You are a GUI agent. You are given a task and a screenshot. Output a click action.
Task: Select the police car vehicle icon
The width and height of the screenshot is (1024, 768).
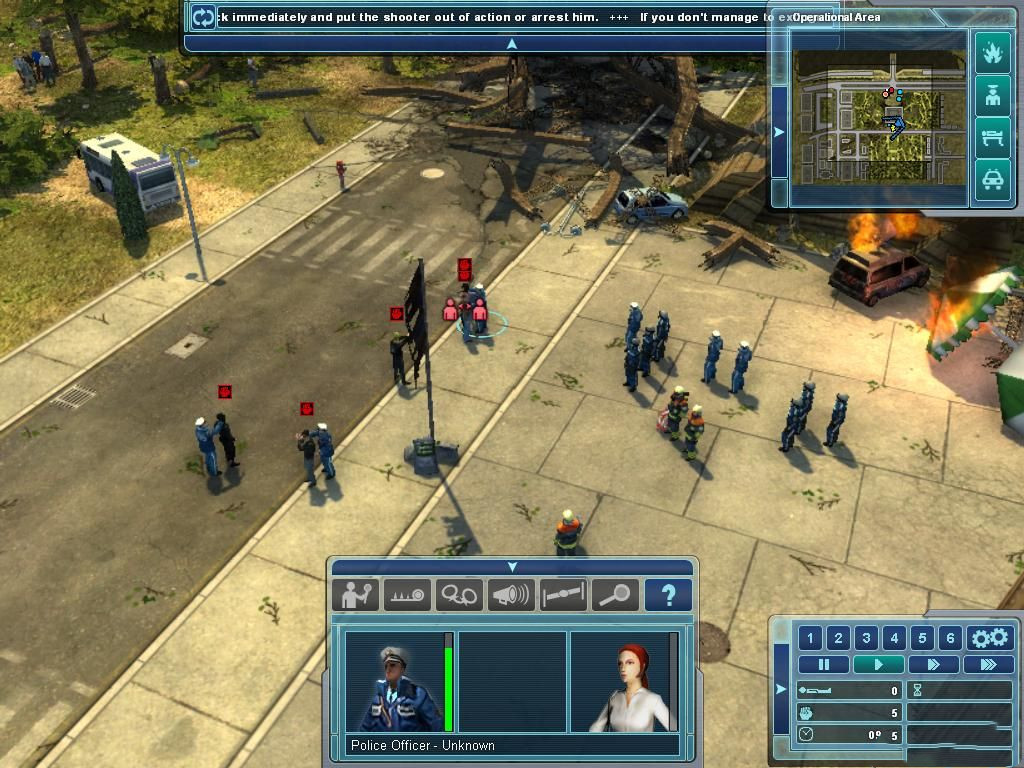point(992,180)
